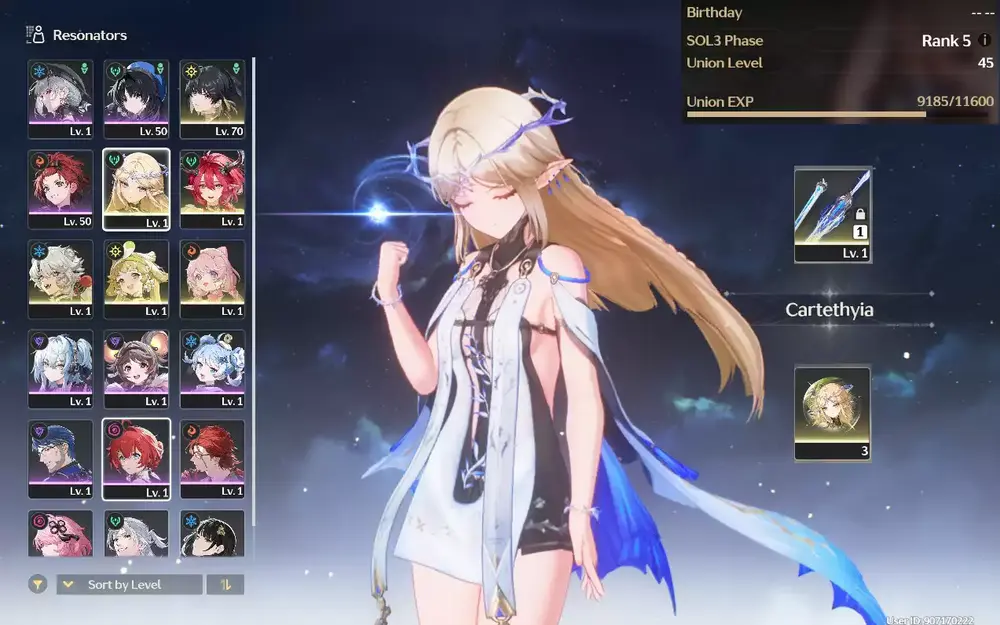Select the red-haired horned resonator portrait
This screenshot has height=625, width=1000.
click(x=212, y=188)
